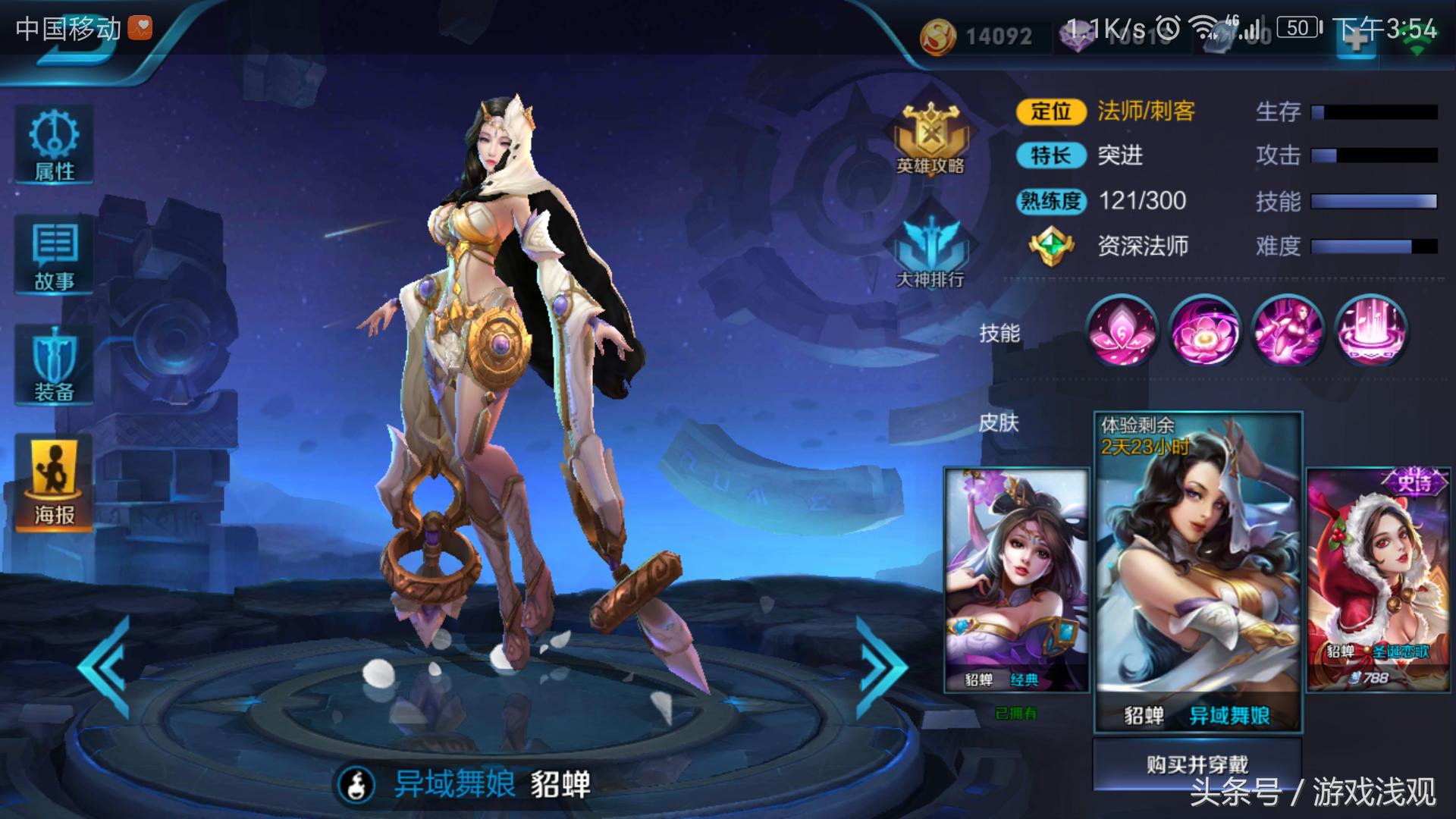Viewport: 1456px width, 819px height.
Task: Select the 海报 poster tab
Action: 54,484
